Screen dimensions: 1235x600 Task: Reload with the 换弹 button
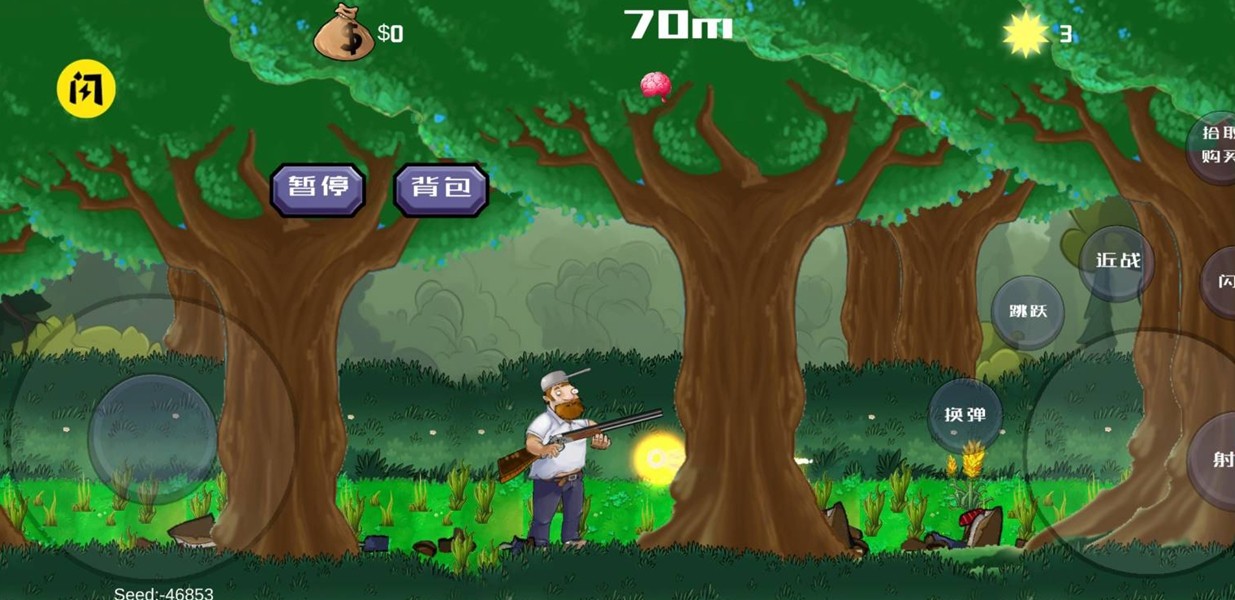[x=965, y=415]
